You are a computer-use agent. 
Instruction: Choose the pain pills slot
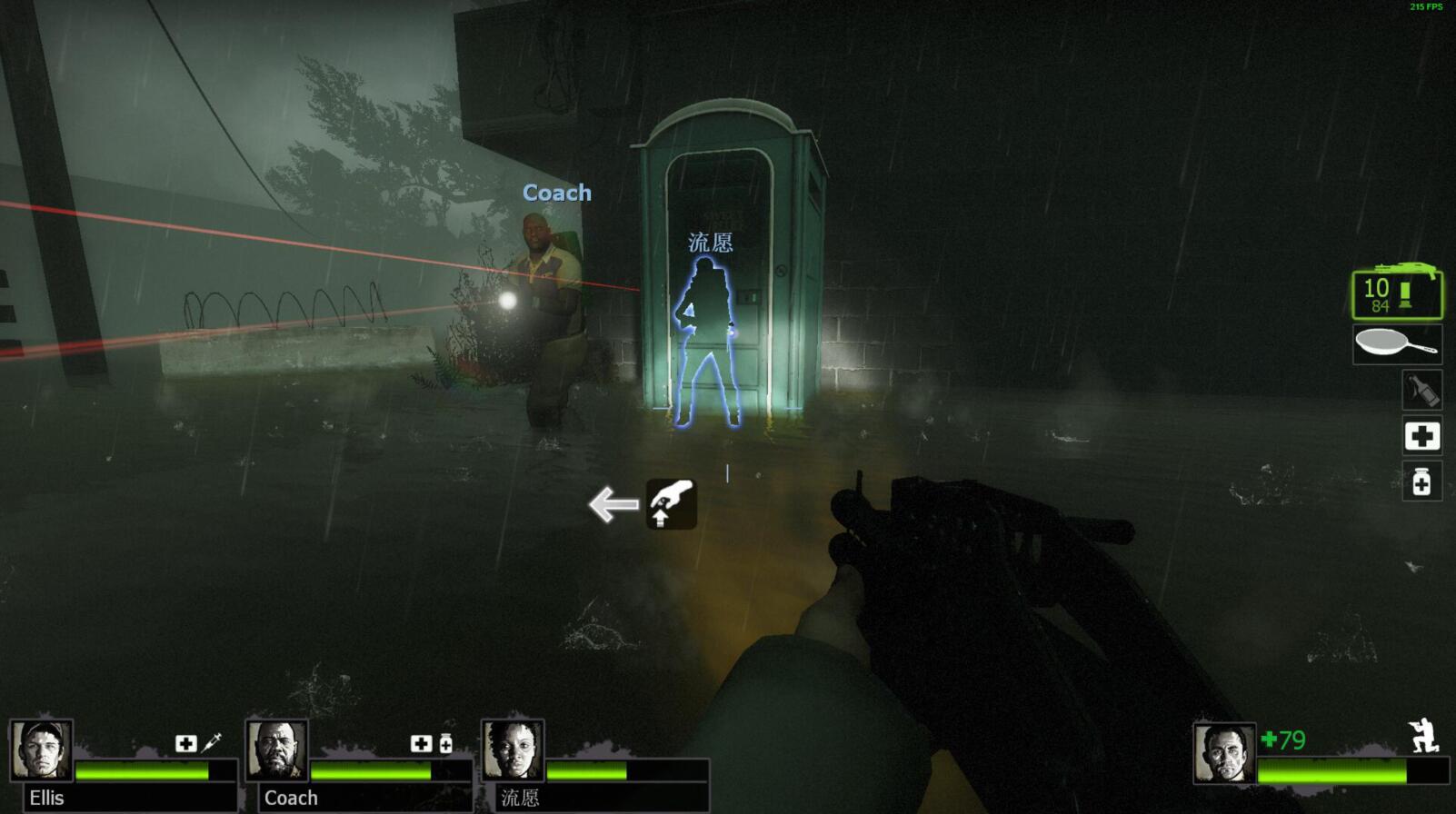click(1421, 481)
